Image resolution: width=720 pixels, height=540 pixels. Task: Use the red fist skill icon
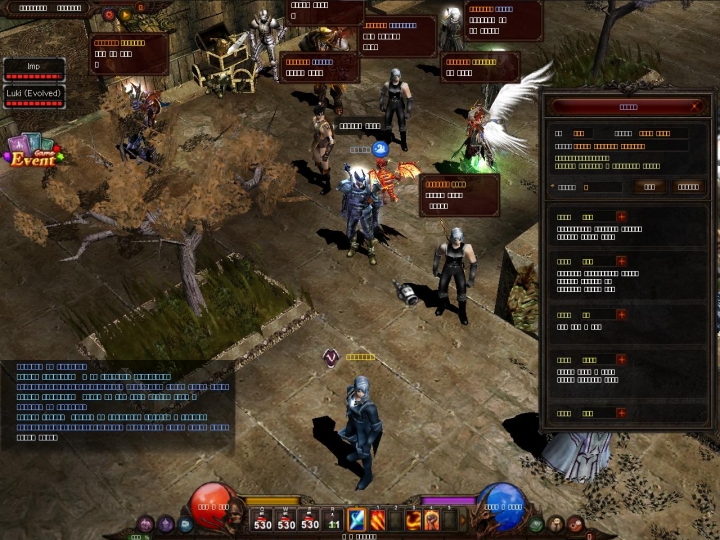pyautogui.click(x=433, y=520)
